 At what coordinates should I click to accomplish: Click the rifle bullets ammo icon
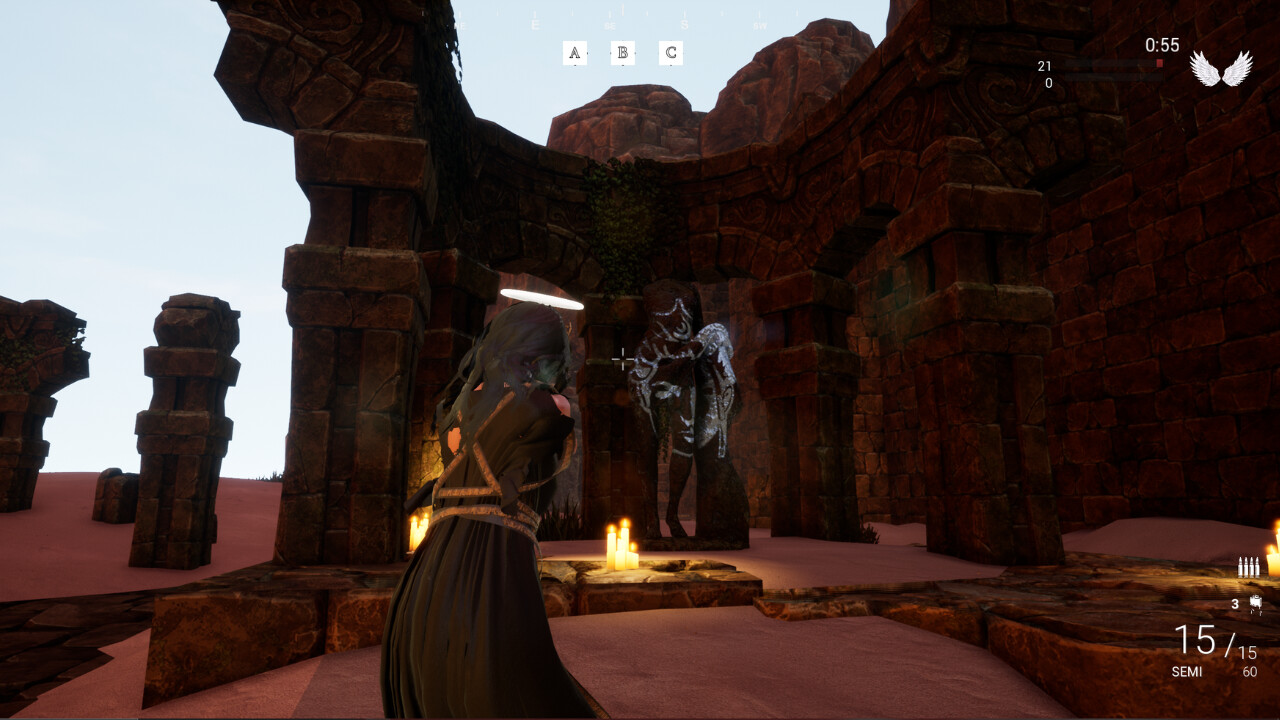pyautogui.click(x=1250, y=566)
